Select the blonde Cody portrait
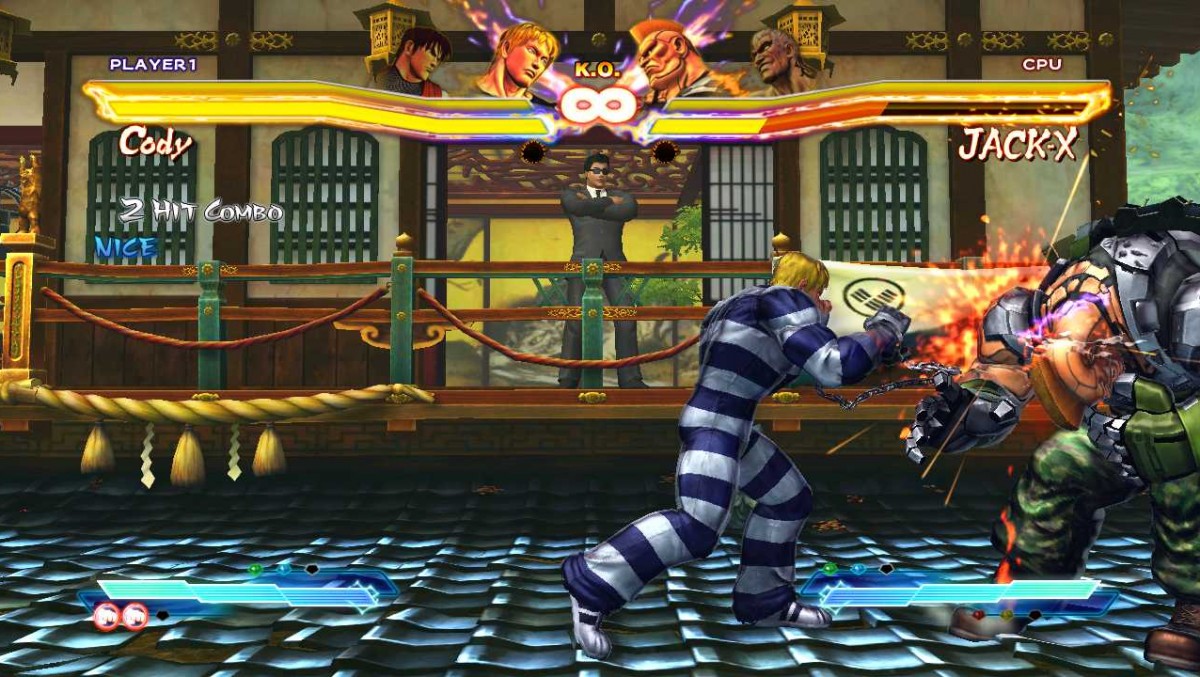Viewport: 1200px width, 677px height. click(x=517, y=58)
